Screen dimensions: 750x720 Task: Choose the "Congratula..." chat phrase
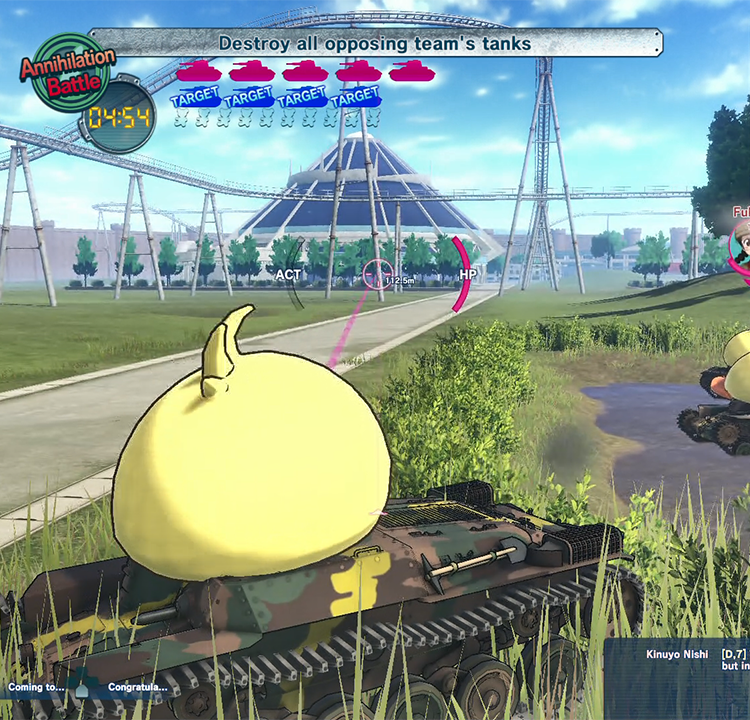point(137,688)
